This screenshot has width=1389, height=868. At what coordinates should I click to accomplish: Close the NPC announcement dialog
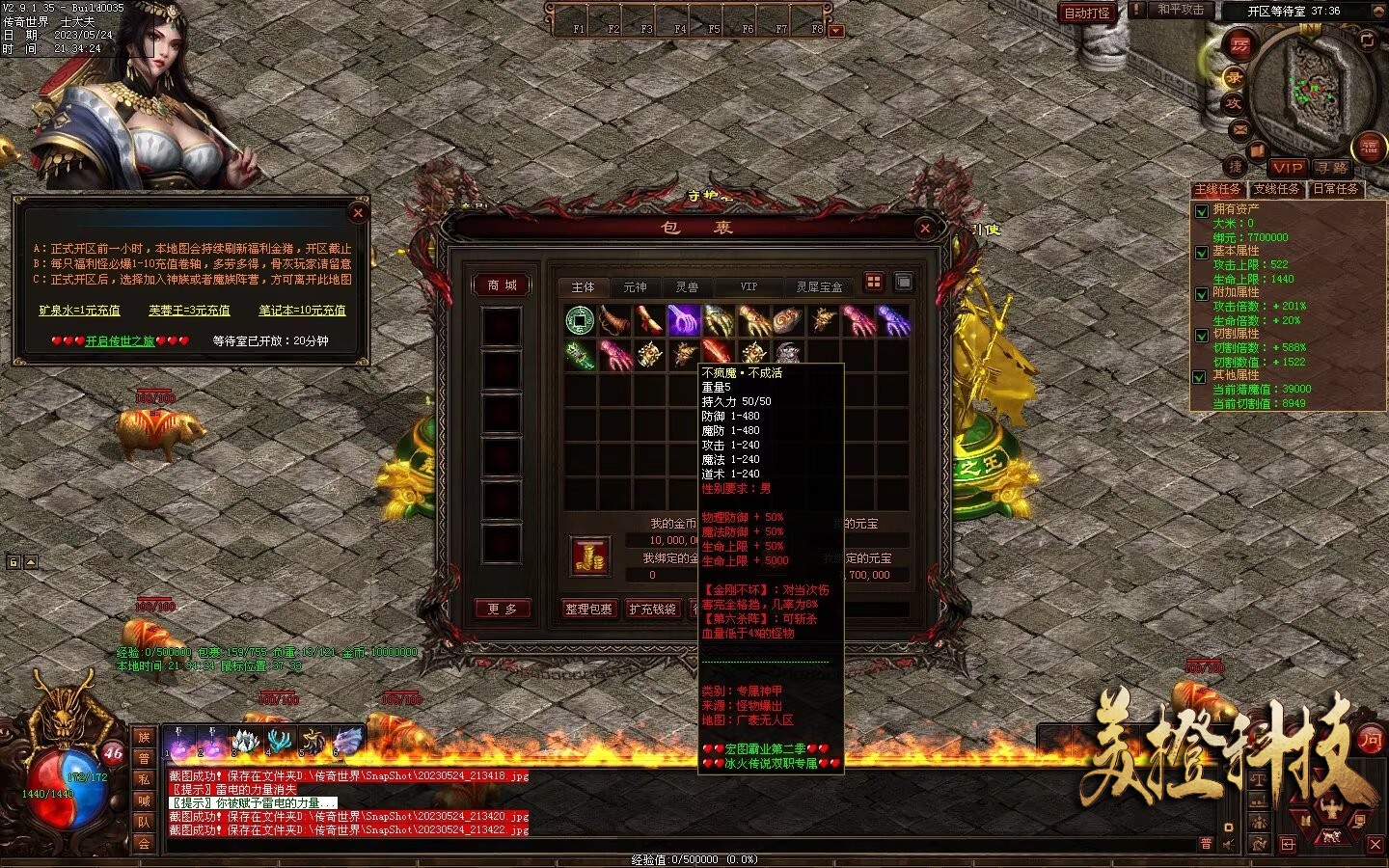358,213
